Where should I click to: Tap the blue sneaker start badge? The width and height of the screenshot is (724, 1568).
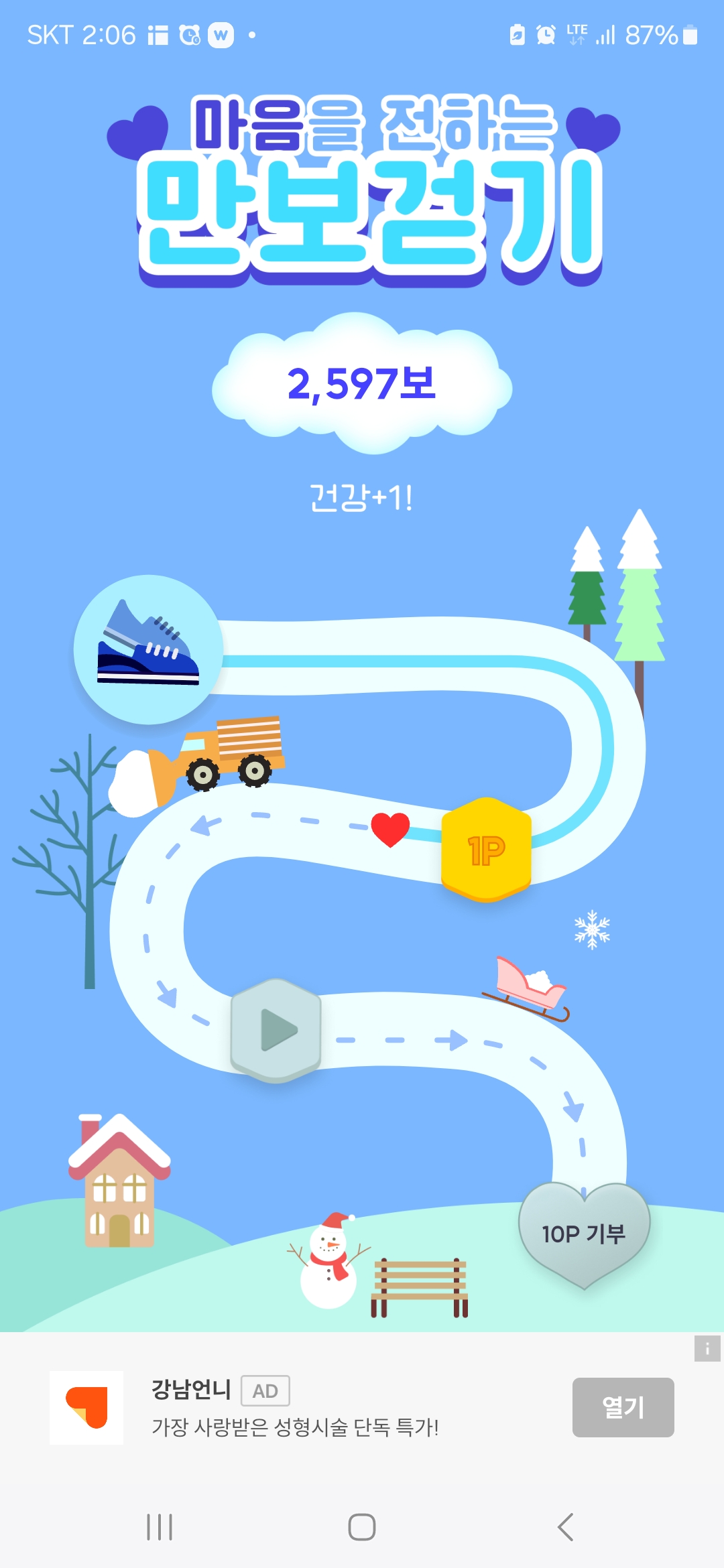coord(148,649)
